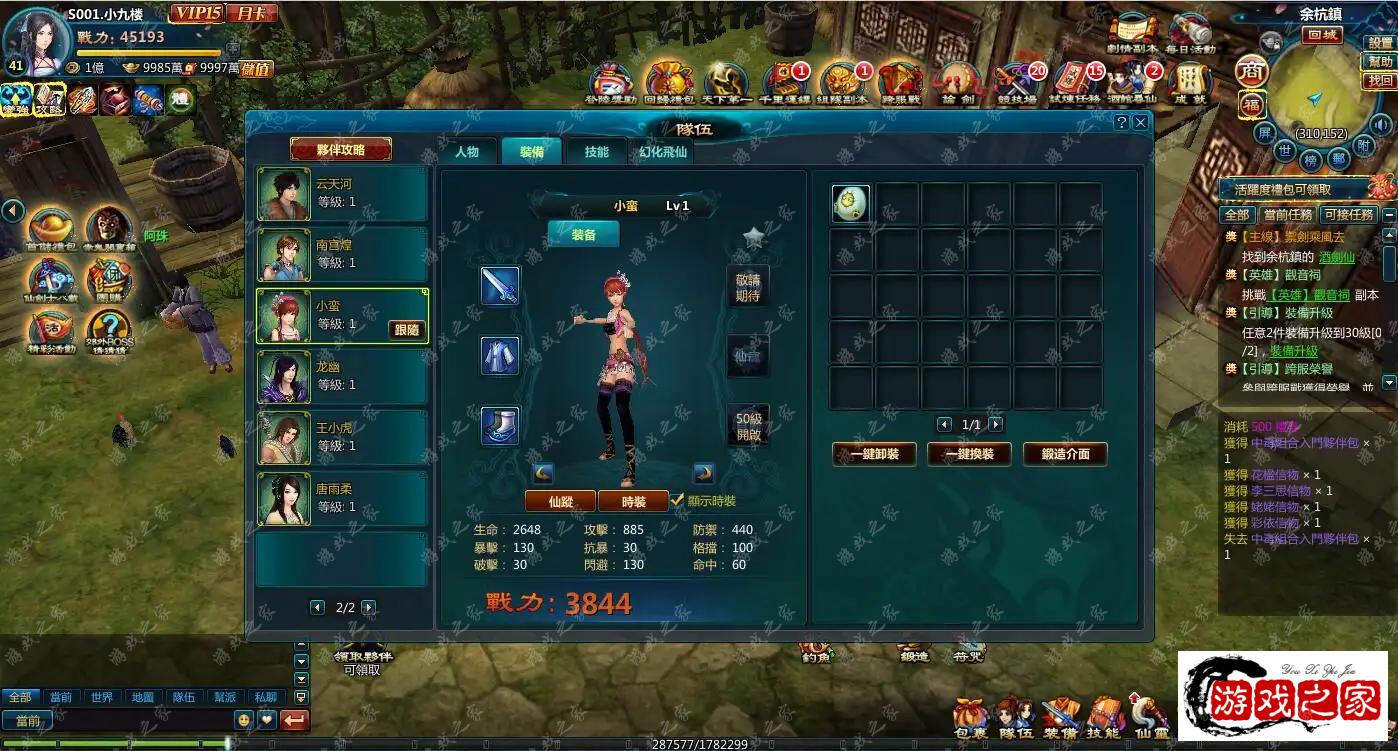This screenshot has width=1398, height=751.
Task: Open the 技能 skills tab
Action: 597,152
